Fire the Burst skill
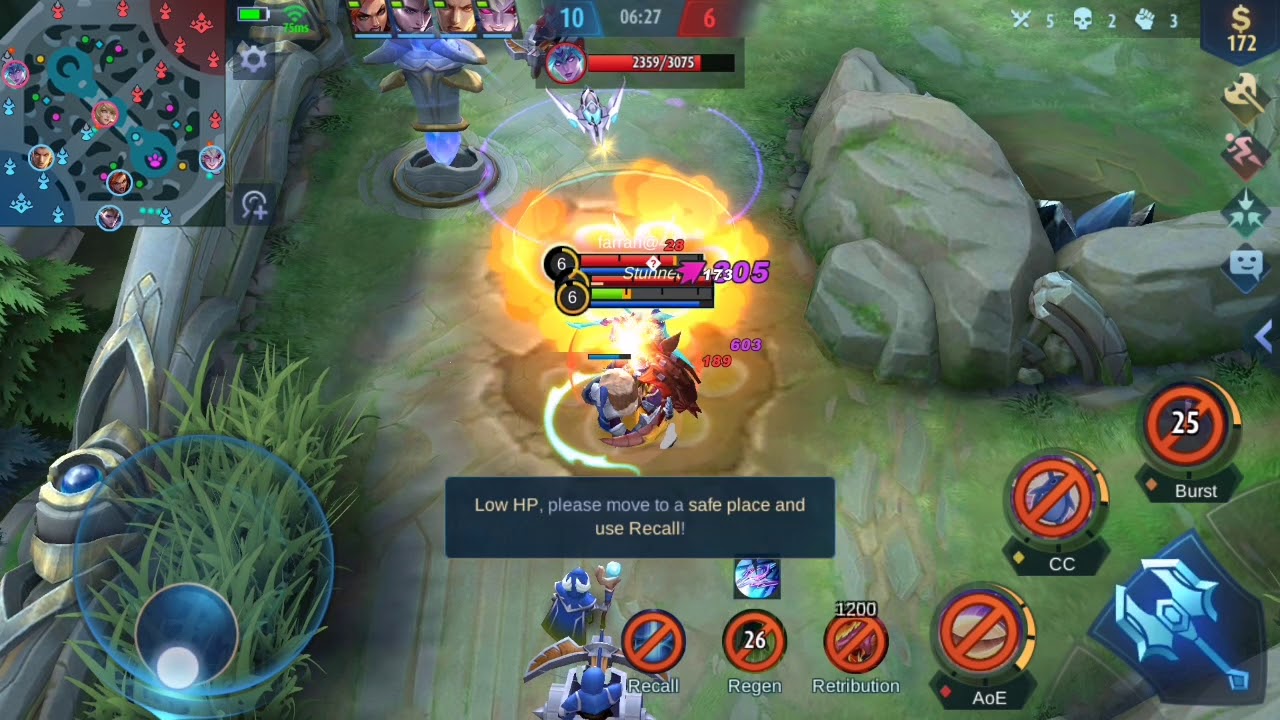Screen dimensions: 1280x720 pos(1185,424)
